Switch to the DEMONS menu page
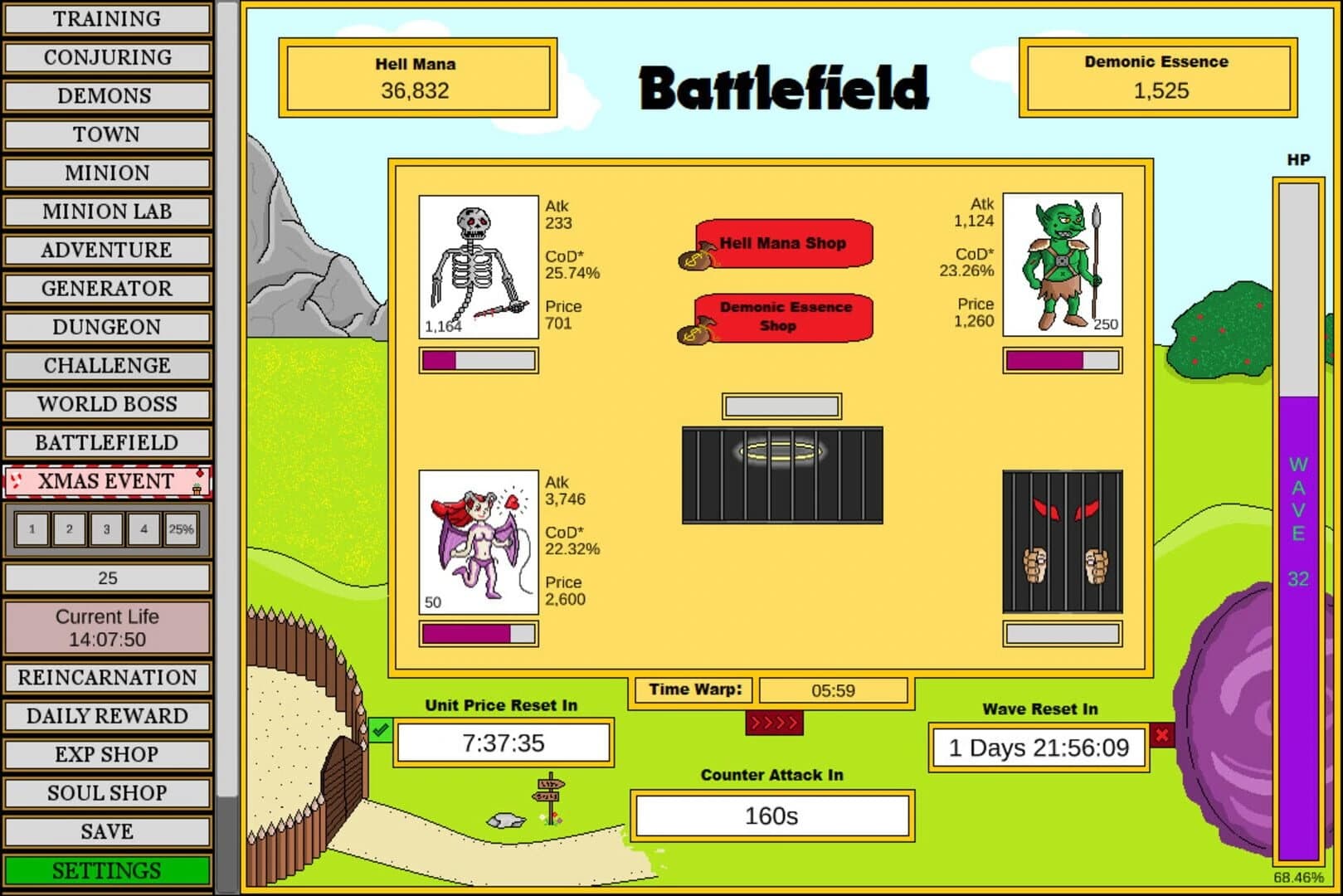Image resolution: width=1343 pixels, height=896 pixels. click(107, 95)
